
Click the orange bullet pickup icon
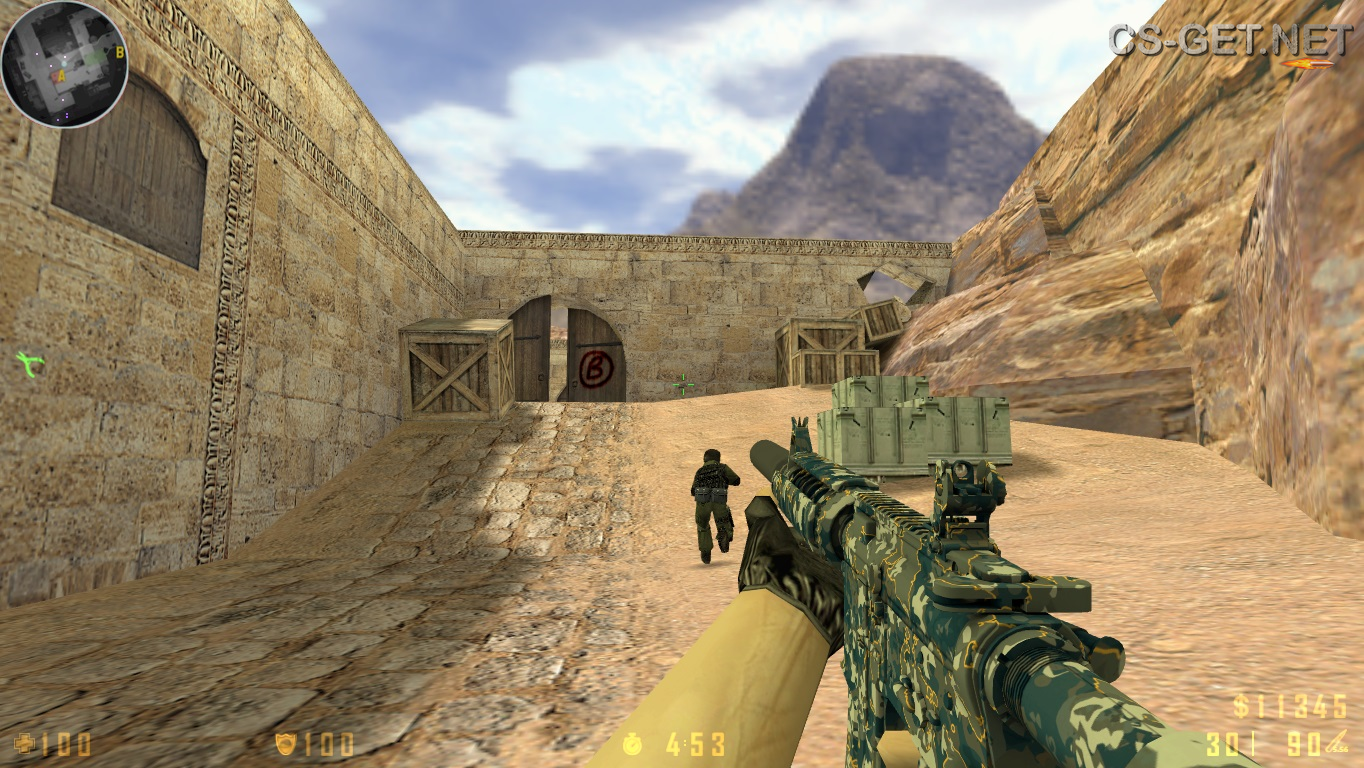click(1306, 64)
